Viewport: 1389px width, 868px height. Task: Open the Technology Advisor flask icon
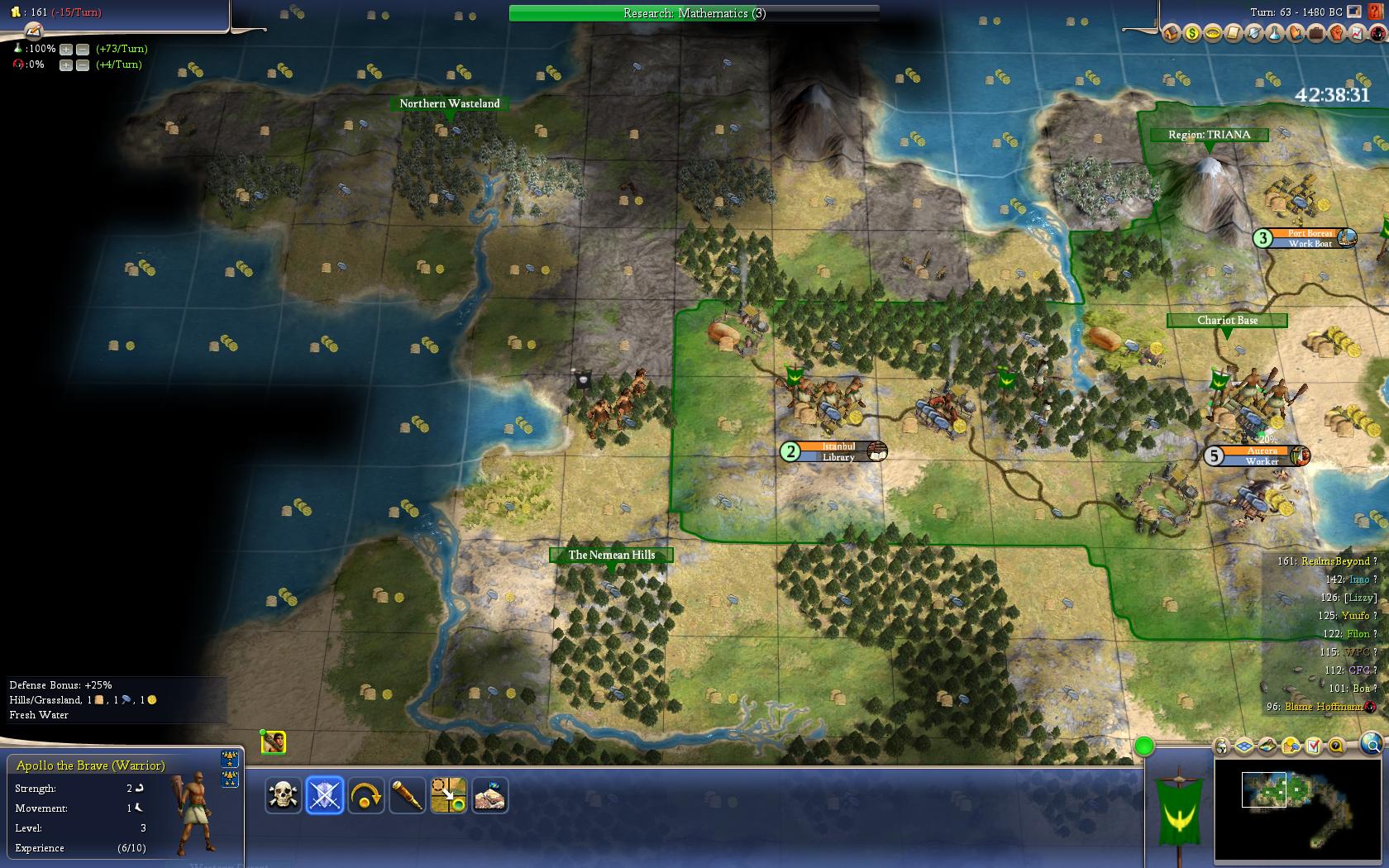click(1274, 34)
